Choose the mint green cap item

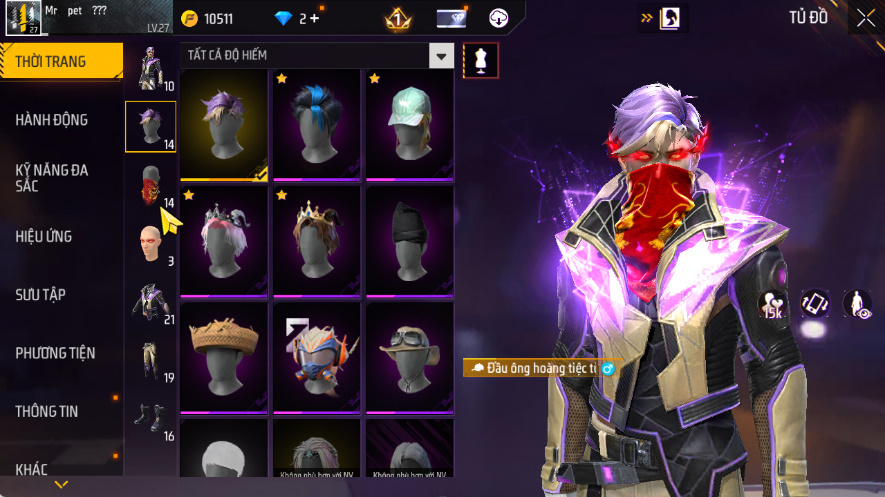pos(411,124)
